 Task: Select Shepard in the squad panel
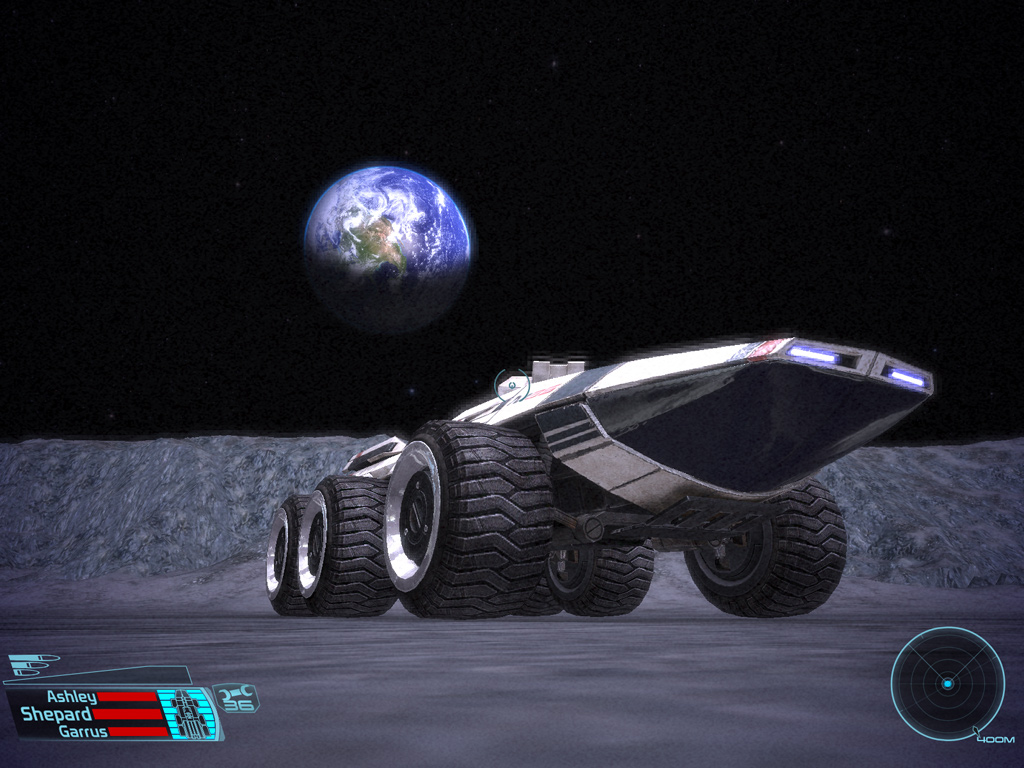pyautogui.click(x=57, y=714)
